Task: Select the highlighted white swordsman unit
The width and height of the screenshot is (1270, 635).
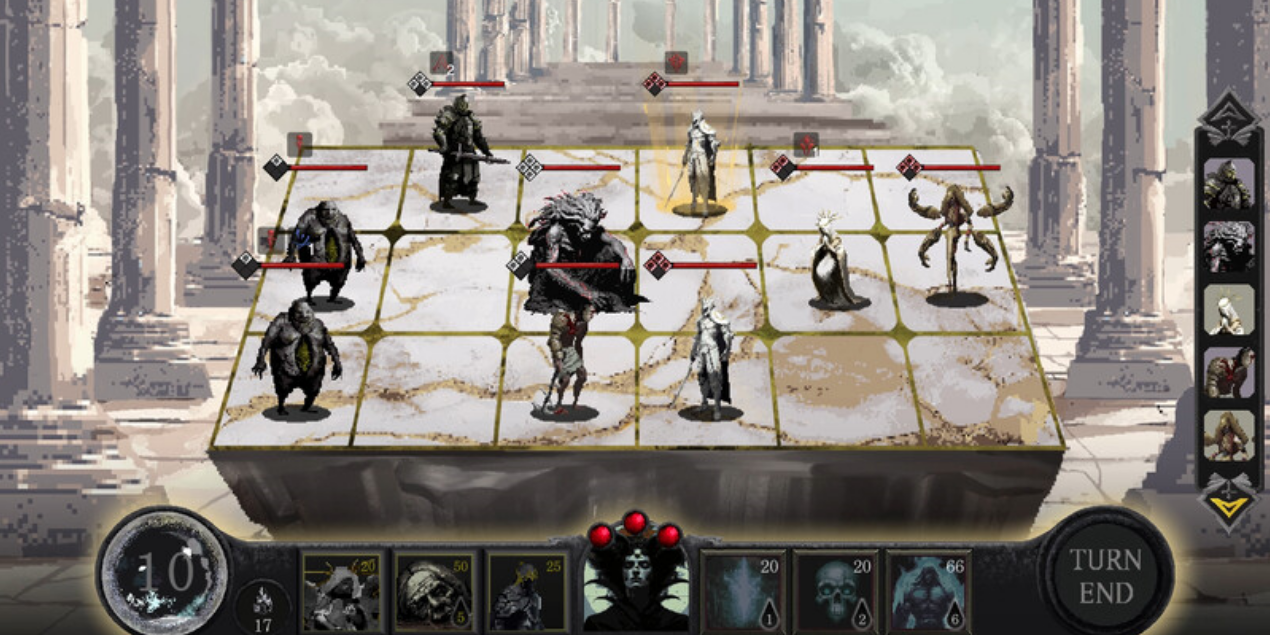Action: [x=699, y=165]
